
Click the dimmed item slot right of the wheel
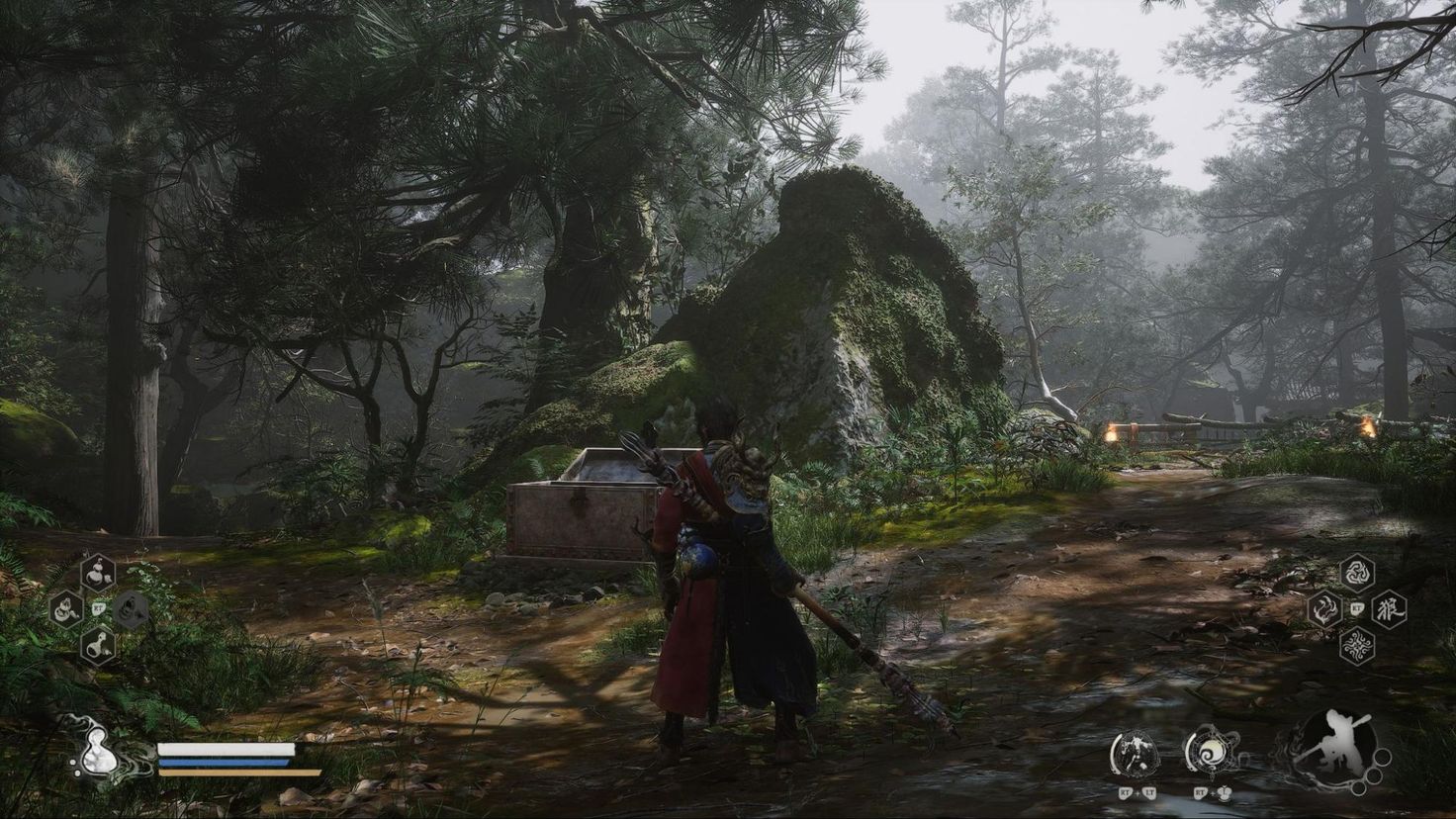[131, 609]
